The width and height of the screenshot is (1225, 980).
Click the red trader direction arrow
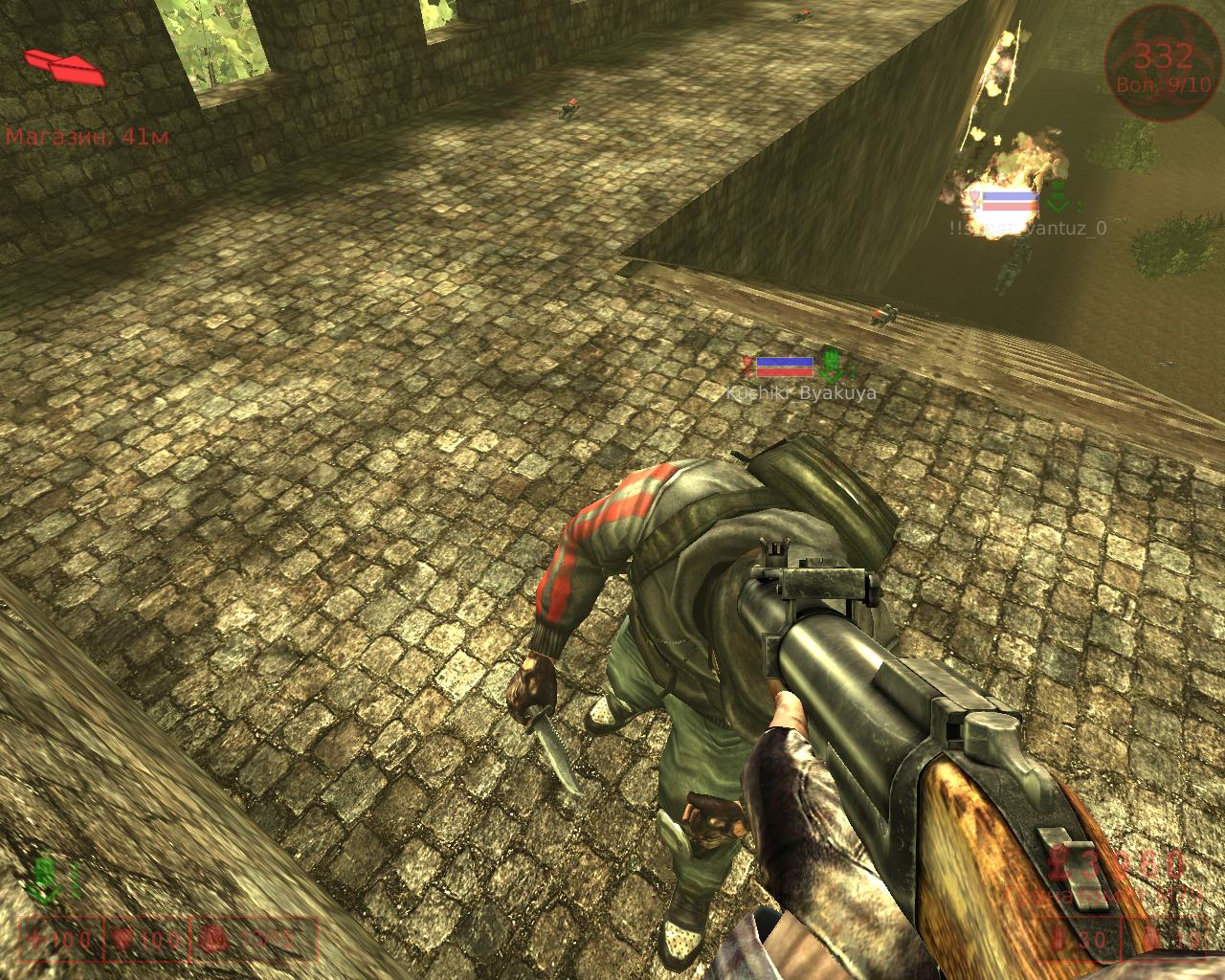tap(64, 65)
